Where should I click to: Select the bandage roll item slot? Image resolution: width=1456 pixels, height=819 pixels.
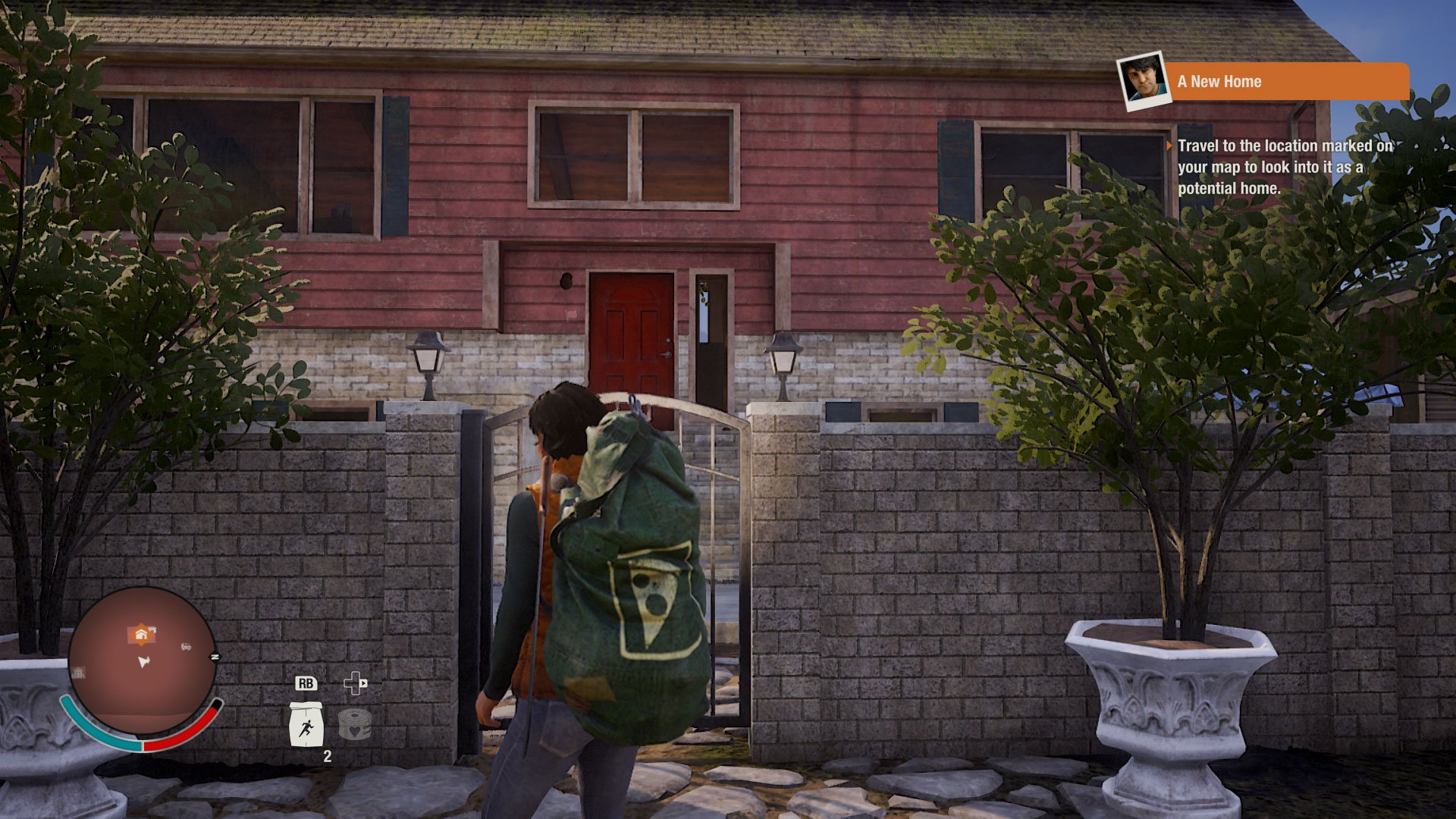[354, 724]
